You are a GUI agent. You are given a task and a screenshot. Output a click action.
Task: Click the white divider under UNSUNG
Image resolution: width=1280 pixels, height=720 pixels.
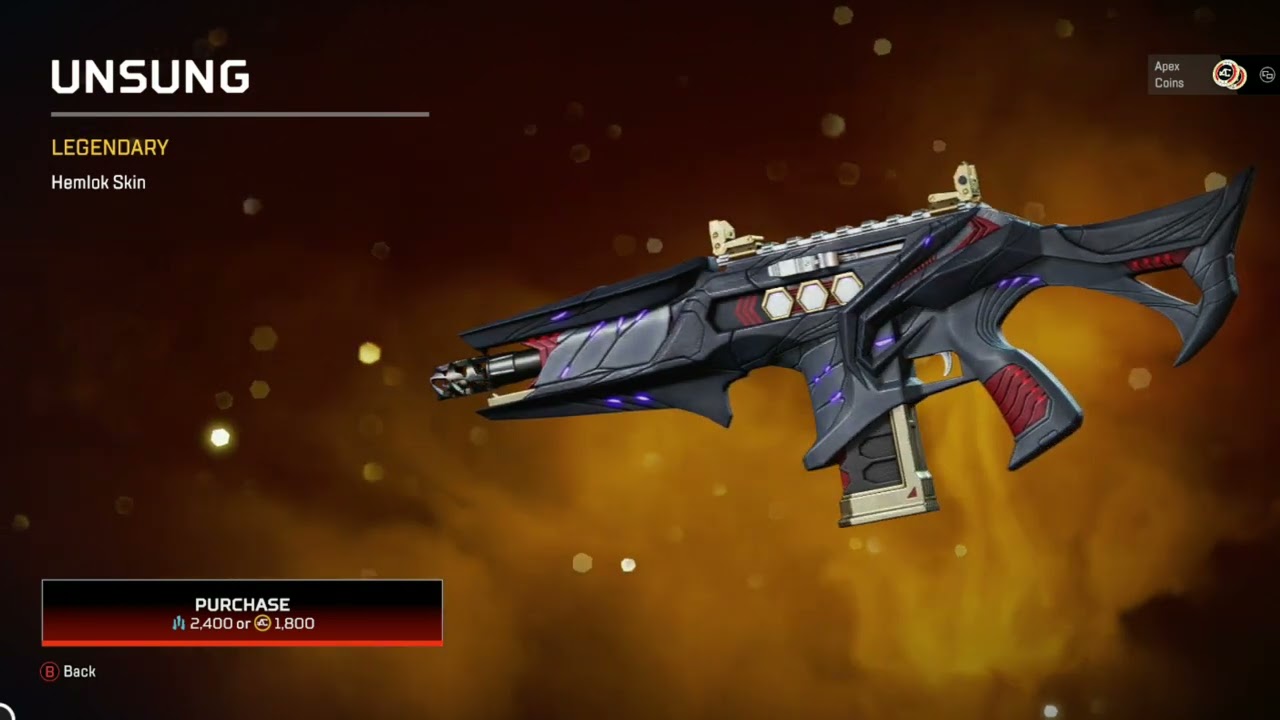[x=240, y=113]
